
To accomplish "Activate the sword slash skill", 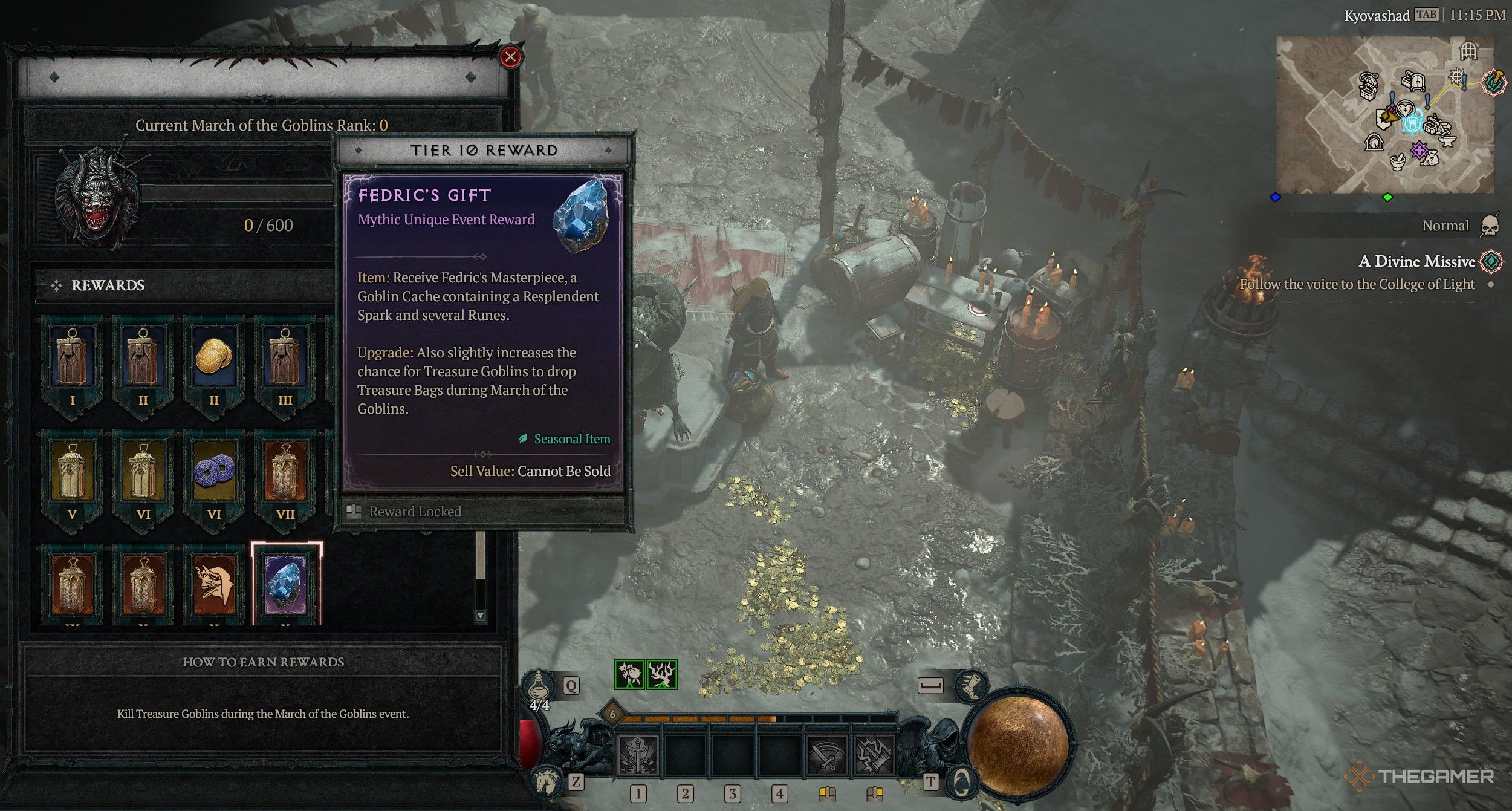I will click(x=826, y=755).
